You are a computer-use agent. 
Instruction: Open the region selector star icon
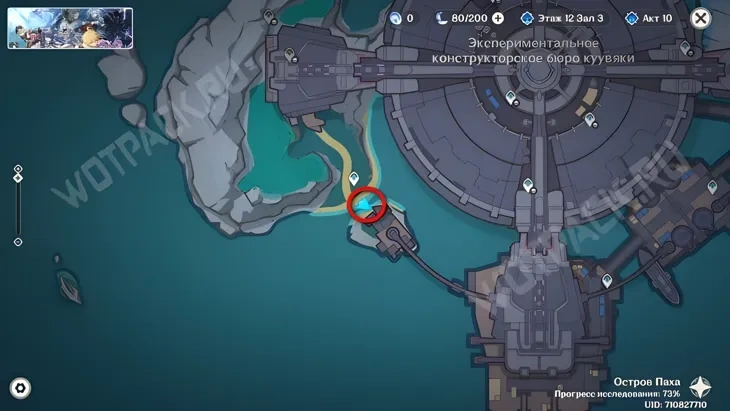tap(702, 388)
